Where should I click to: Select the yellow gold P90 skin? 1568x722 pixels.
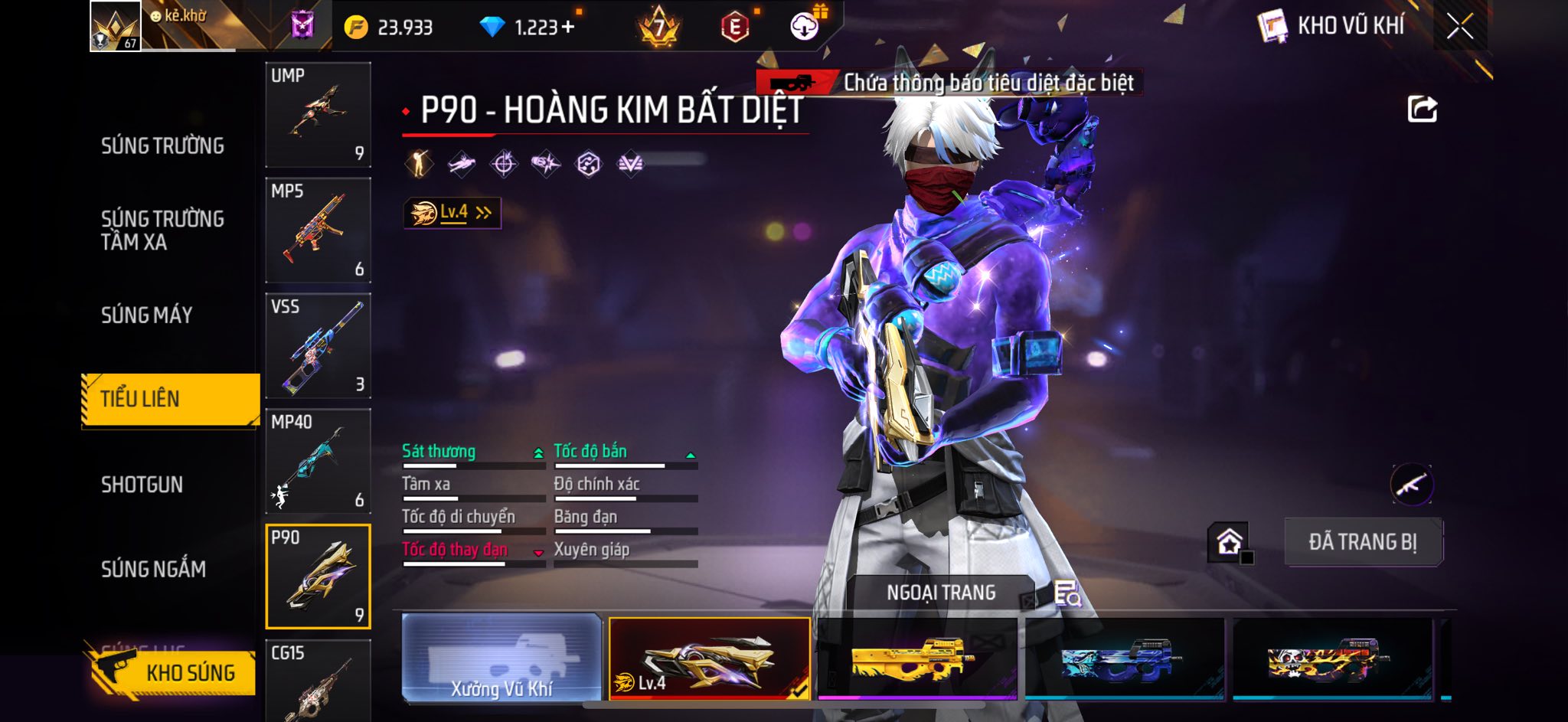[916, 659]
